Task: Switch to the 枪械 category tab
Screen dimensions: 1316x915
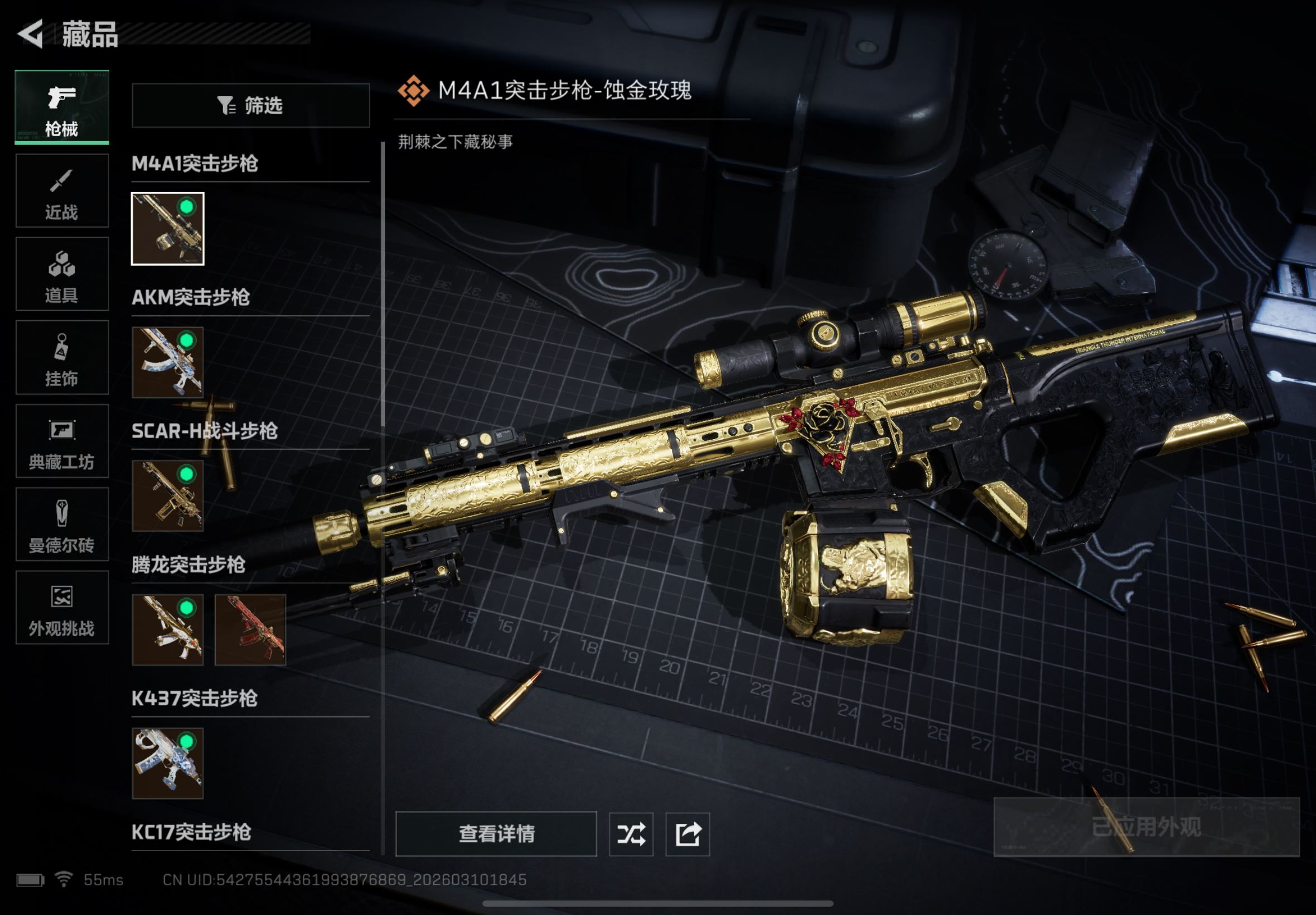Action: [62, 107]
